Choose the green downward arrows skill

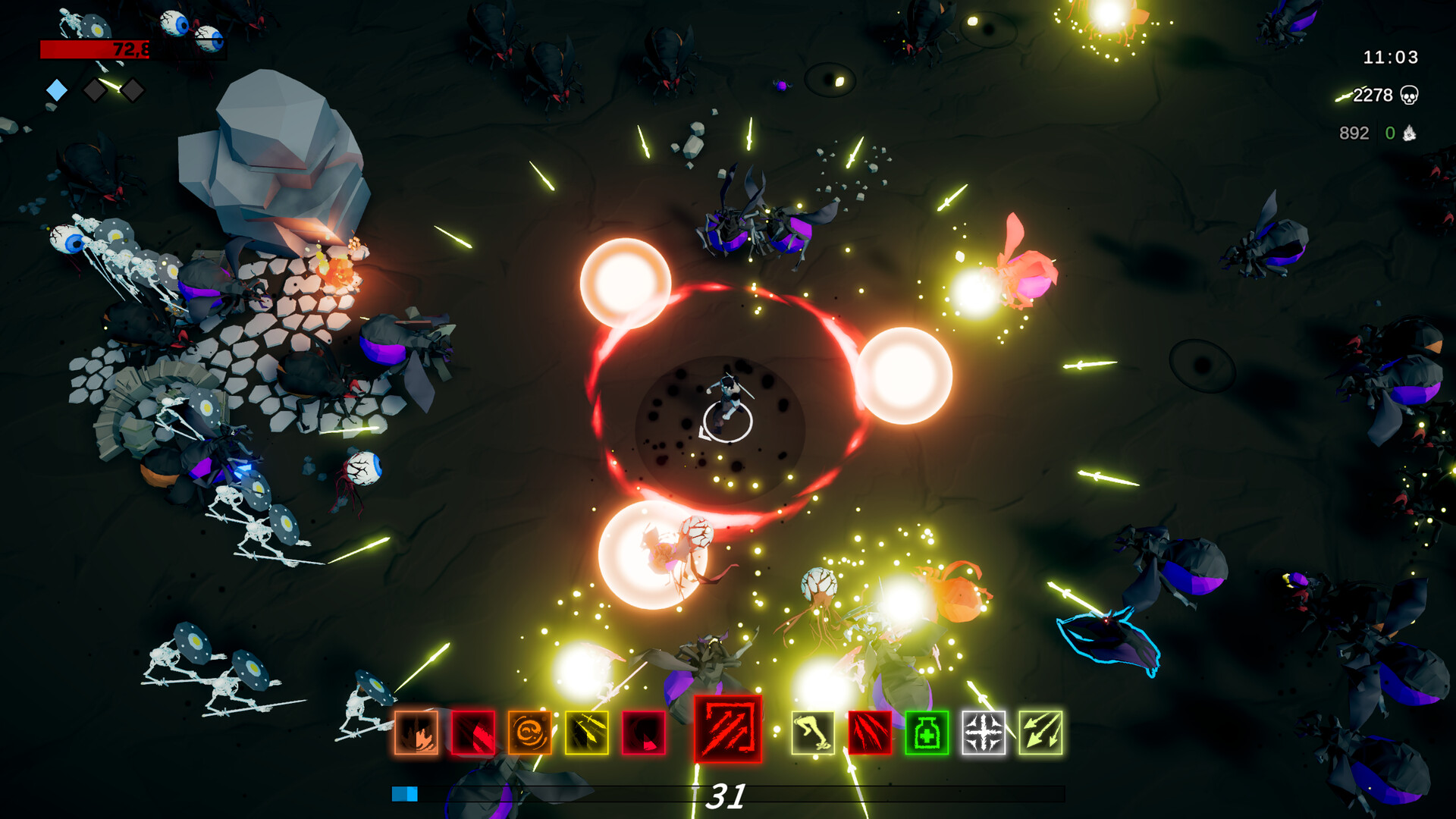[x=1040, y=733]
